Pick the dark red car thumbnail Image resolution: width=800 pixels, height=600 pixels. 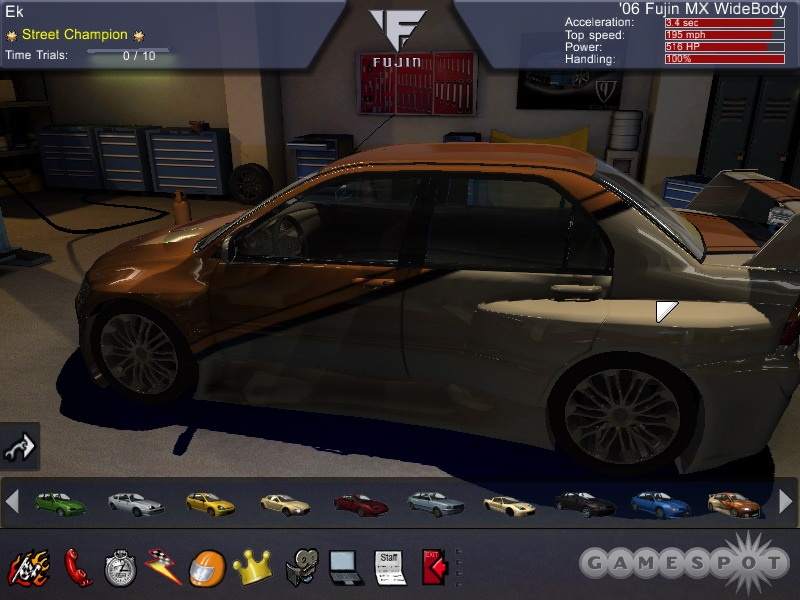click(360, 503)
